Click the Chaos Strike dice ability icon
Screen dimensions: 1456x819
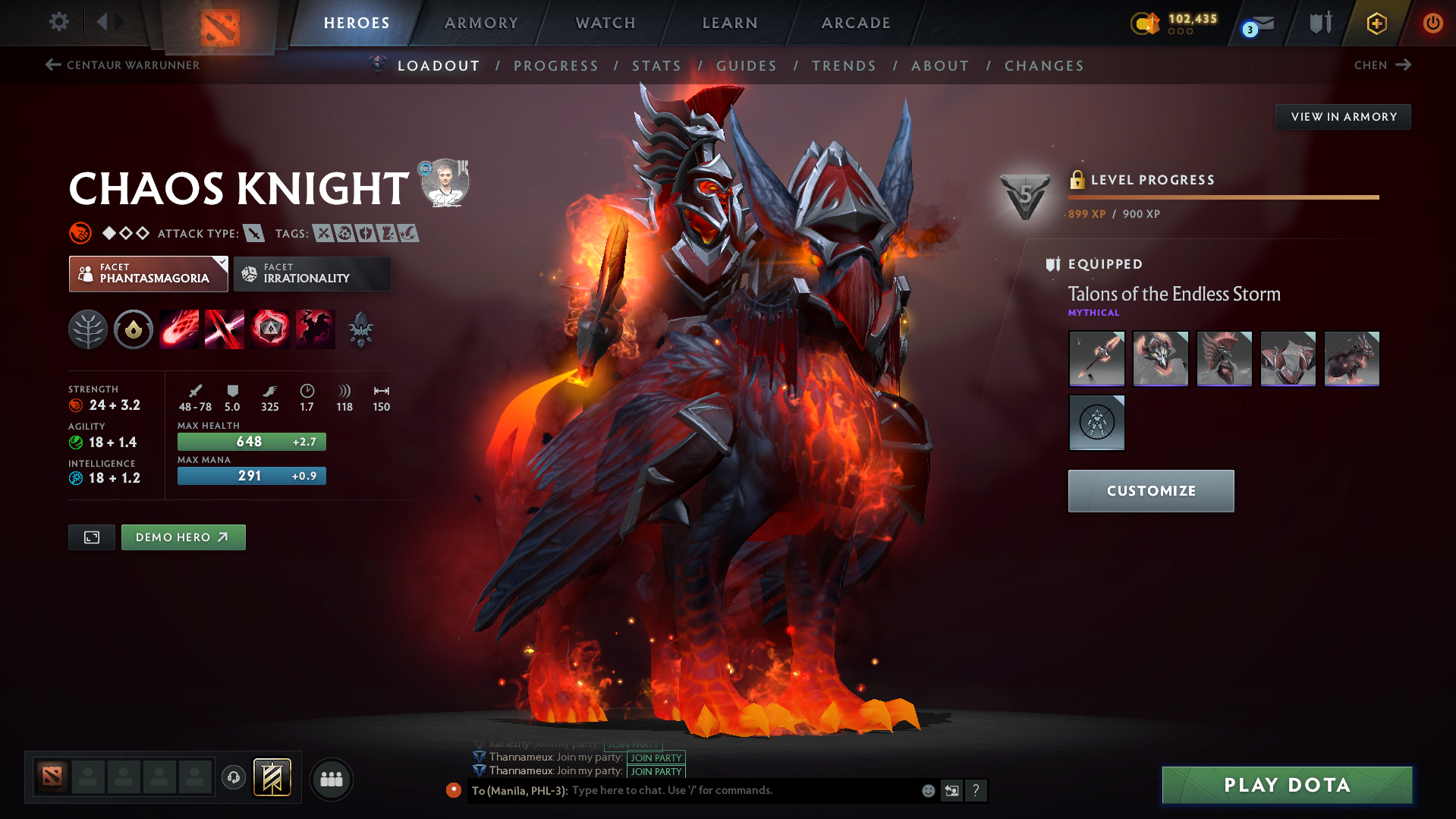click(269, 329)
